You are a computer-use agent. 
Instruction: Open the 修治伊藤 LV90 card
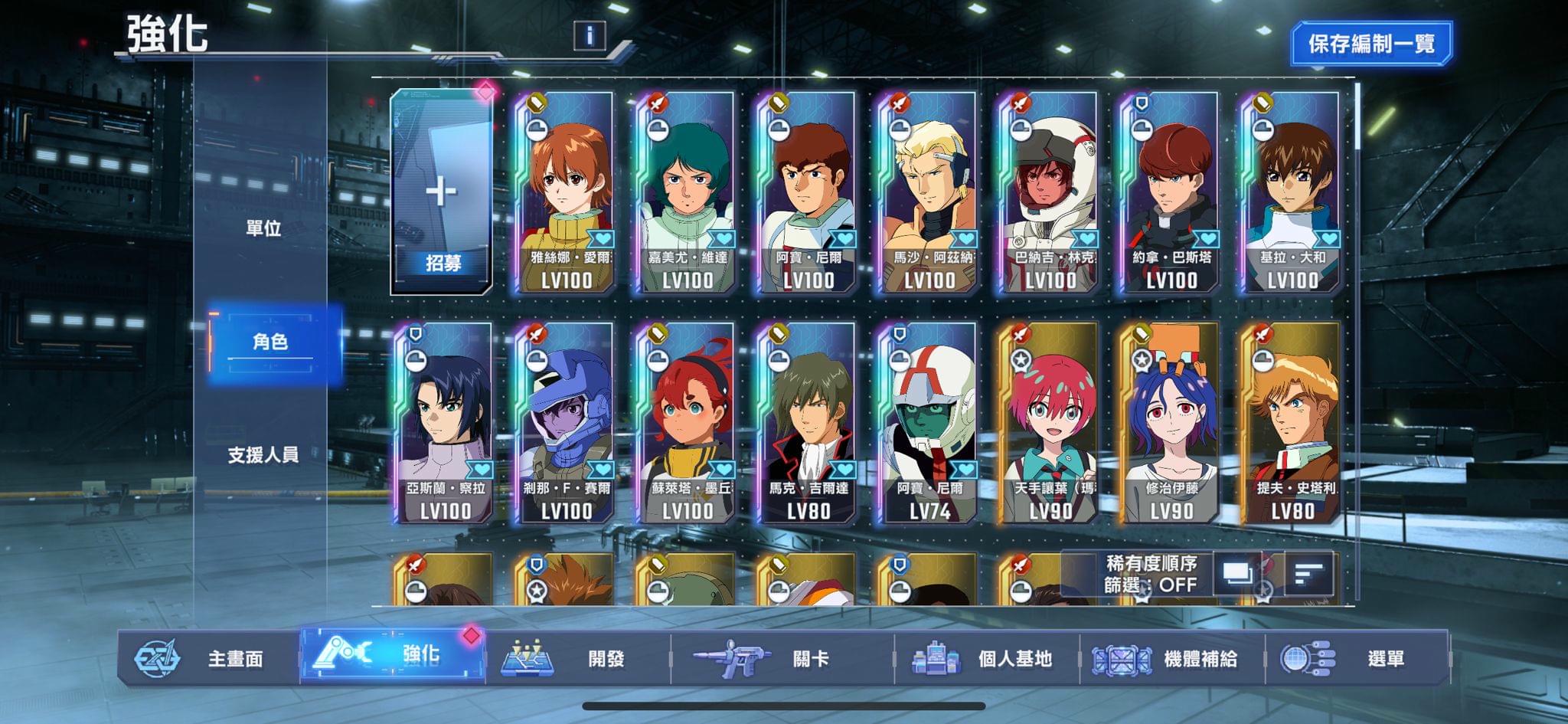point(1171,423)
